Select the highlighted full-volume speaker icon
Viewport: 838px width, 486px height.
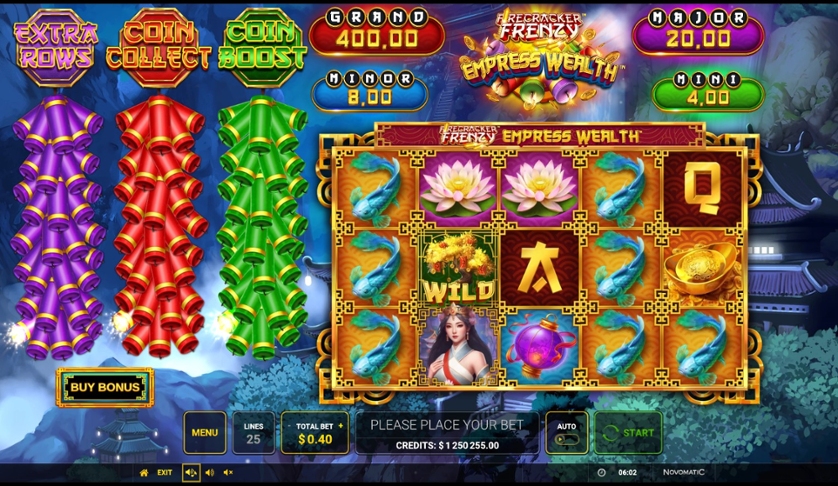point(190,473)
